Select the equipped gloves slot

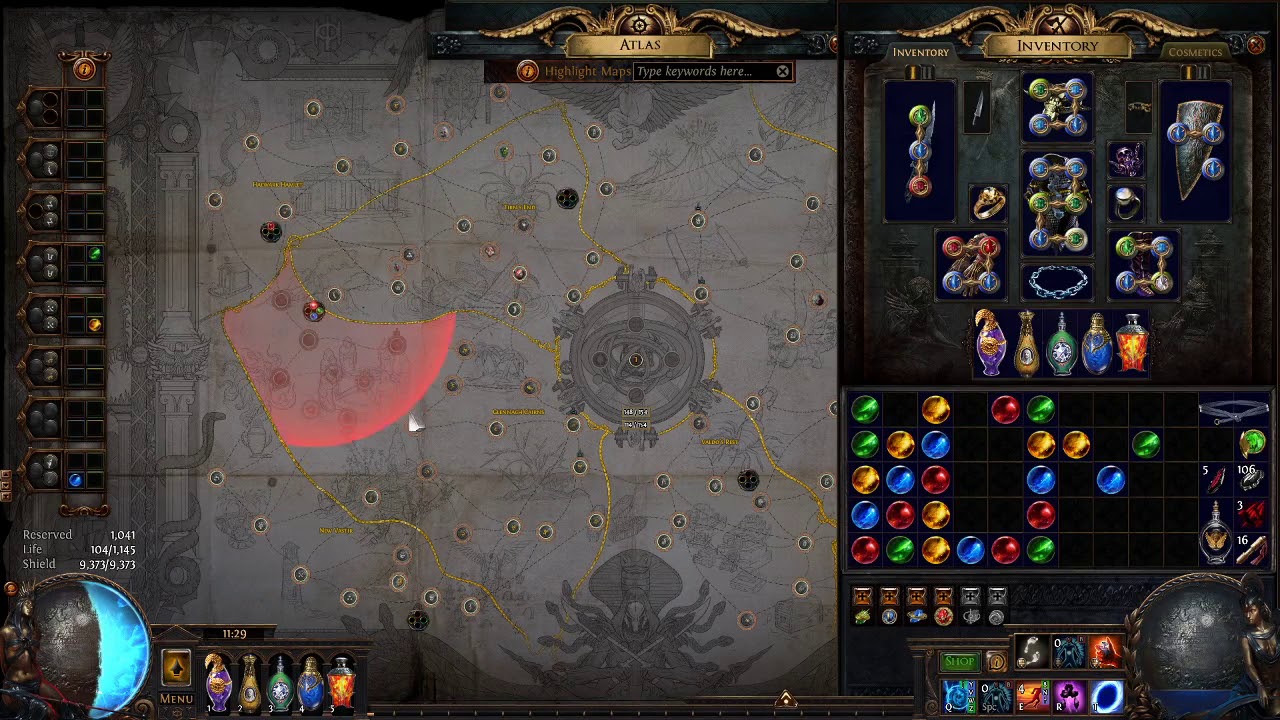(x=970, y=264)
